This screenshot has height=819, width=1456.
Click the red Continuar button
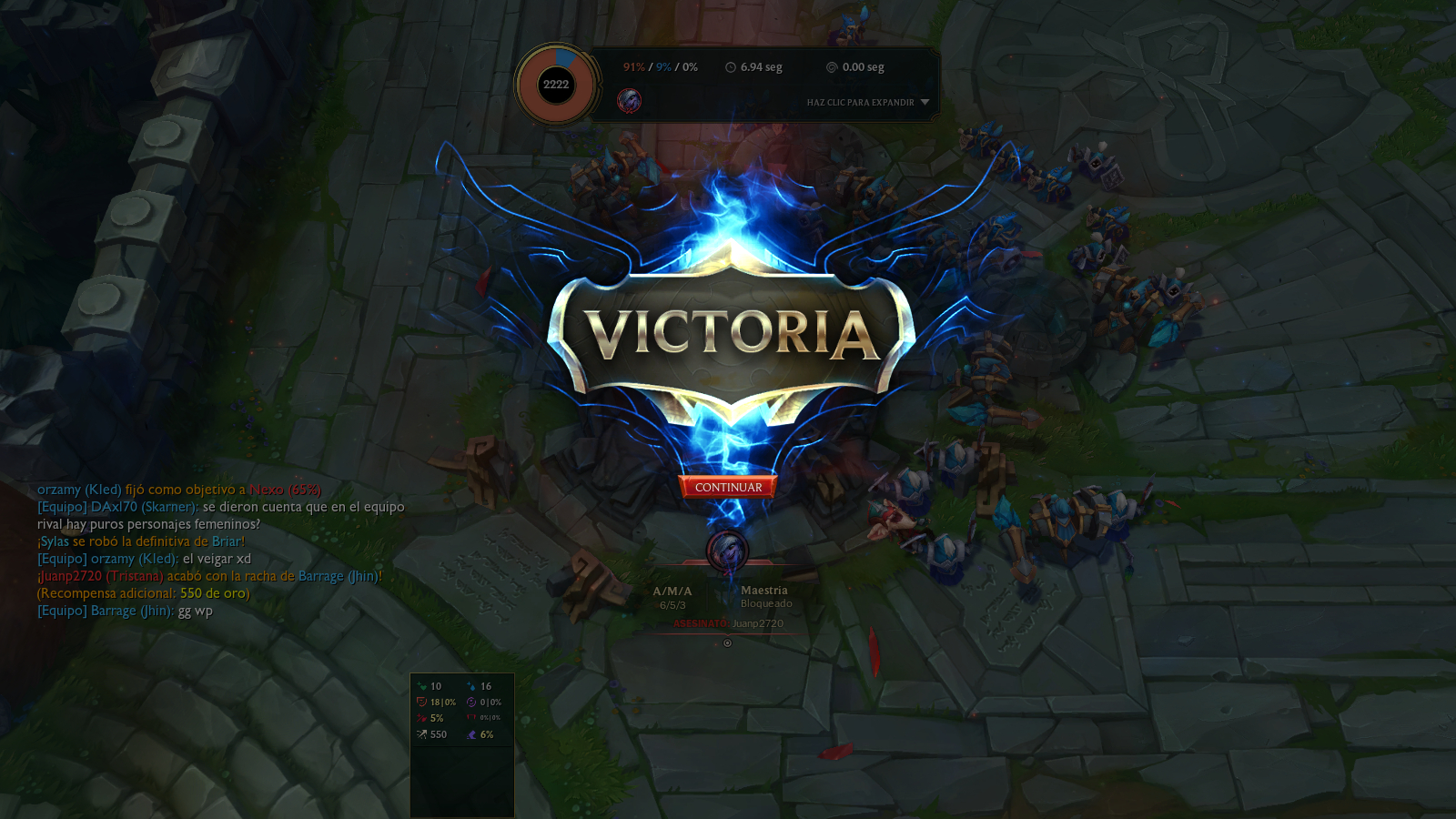(728, 488)
